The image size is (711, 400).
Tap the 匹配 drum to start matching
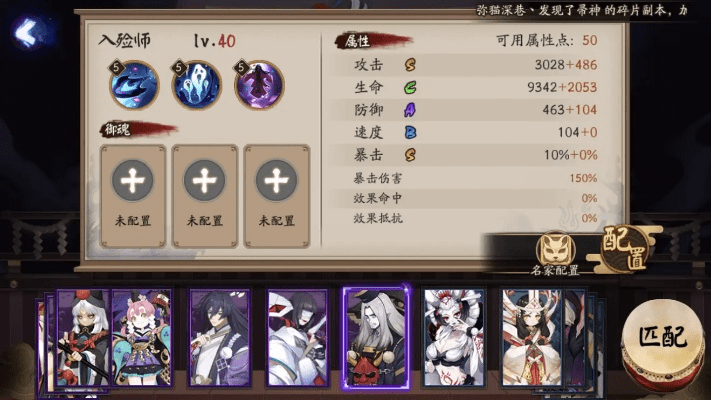point(662,335)
